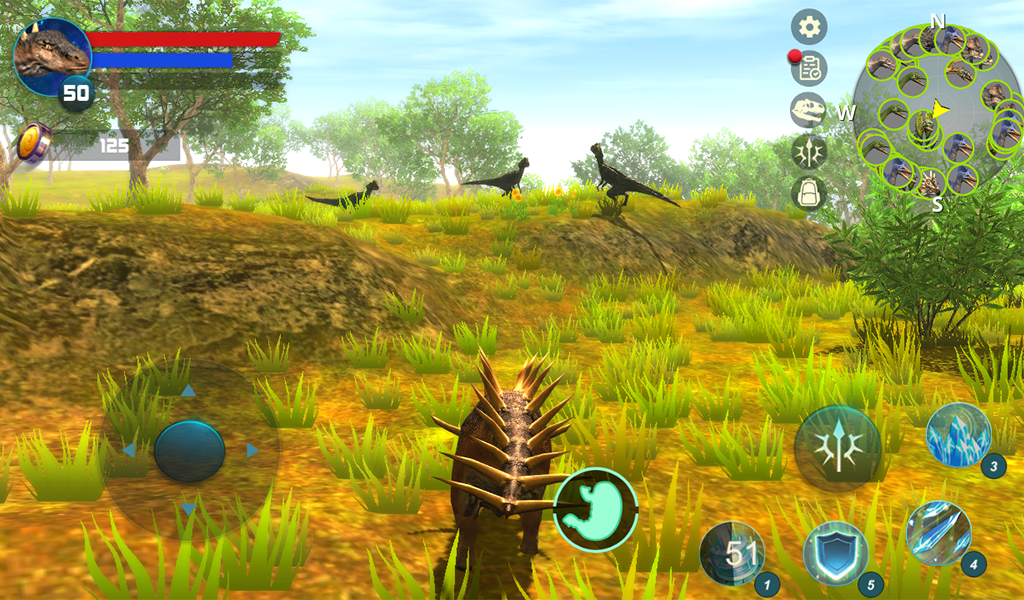
Task: Open the dinosaur skull menu
Action: tap(808, 110)
